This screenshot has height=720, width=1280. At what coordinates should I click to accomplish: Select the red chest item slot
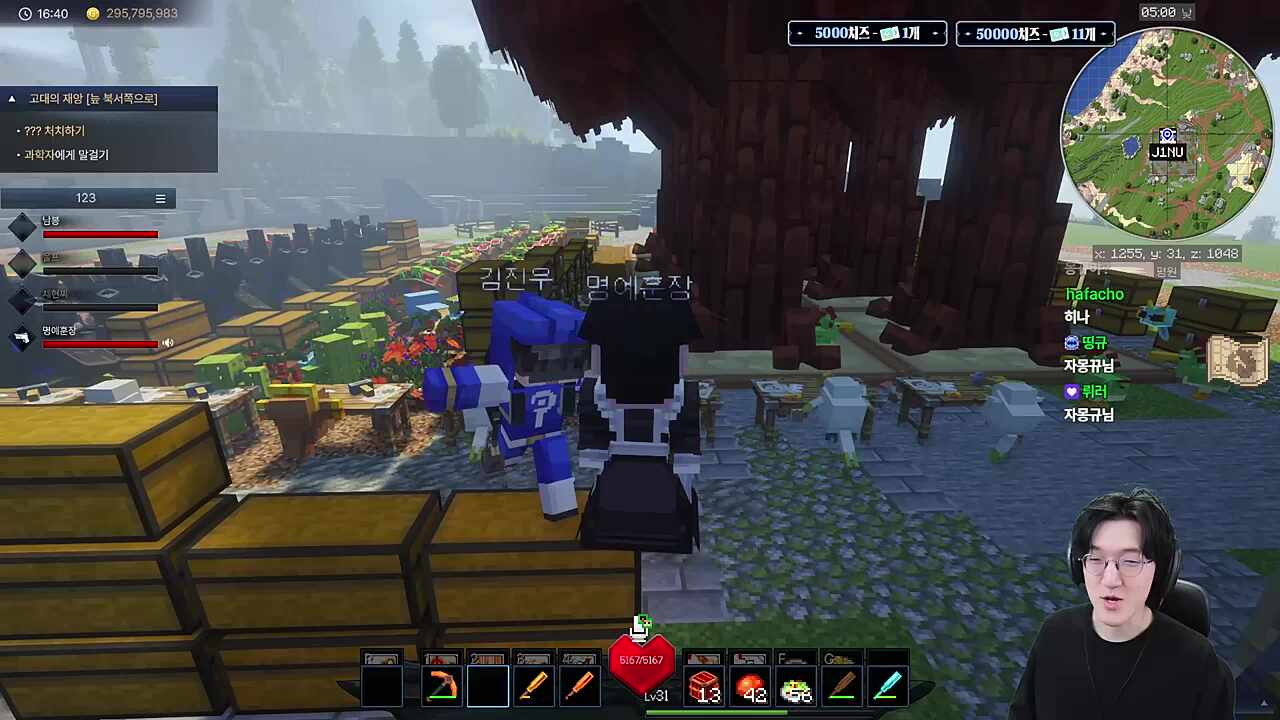coord(705,687)
